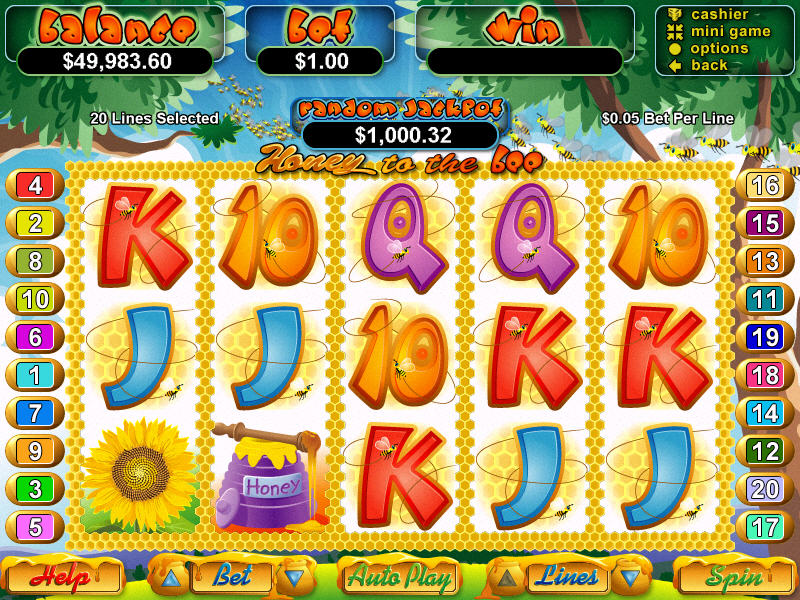Screen dimensions: 800x600
Task: Start Auto Play mode
Action: tap(400, 577)
